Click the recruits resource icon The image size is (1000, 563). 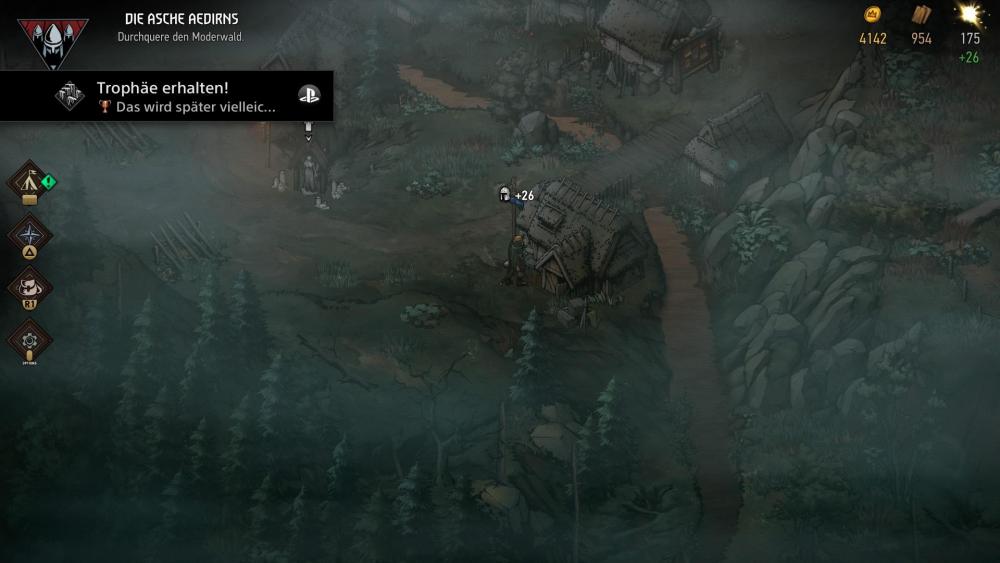969,15
